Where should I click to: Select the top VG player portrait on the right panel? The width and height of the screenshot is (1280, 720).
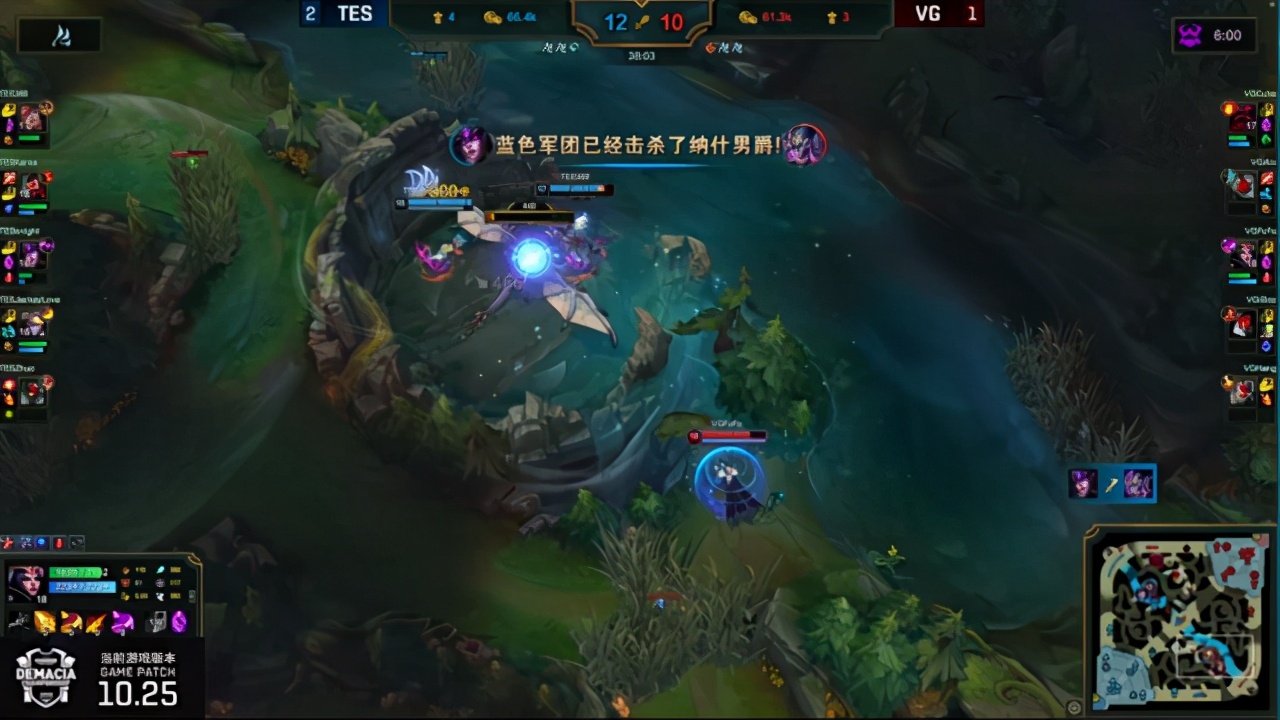click(1241, 115)
